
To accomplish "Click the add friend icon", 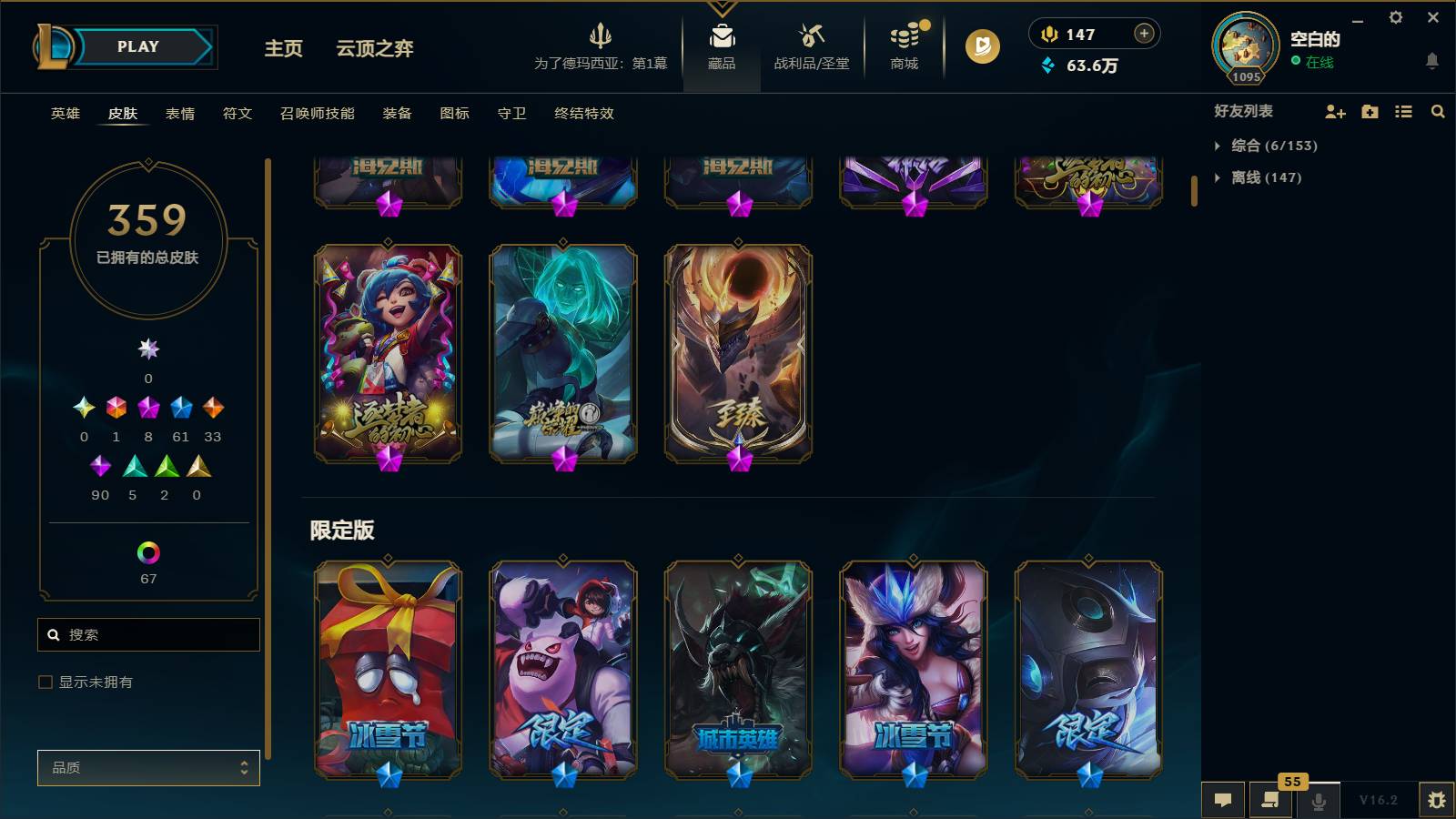I will 1335,112.
